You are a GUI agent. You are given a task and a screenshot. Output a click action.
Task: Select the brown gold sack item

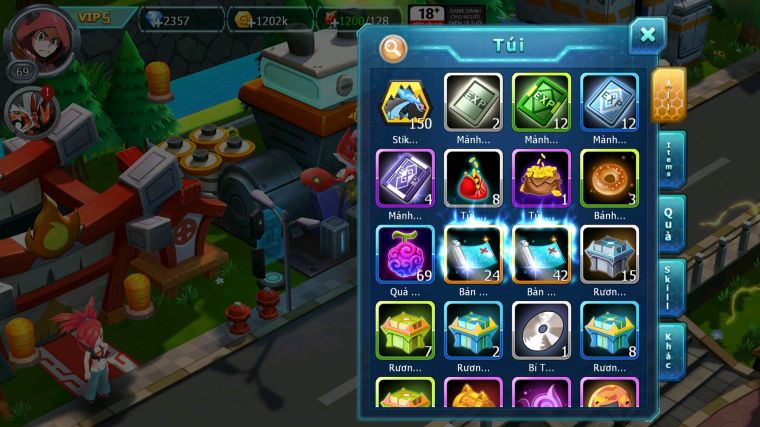tap(541, 178)
